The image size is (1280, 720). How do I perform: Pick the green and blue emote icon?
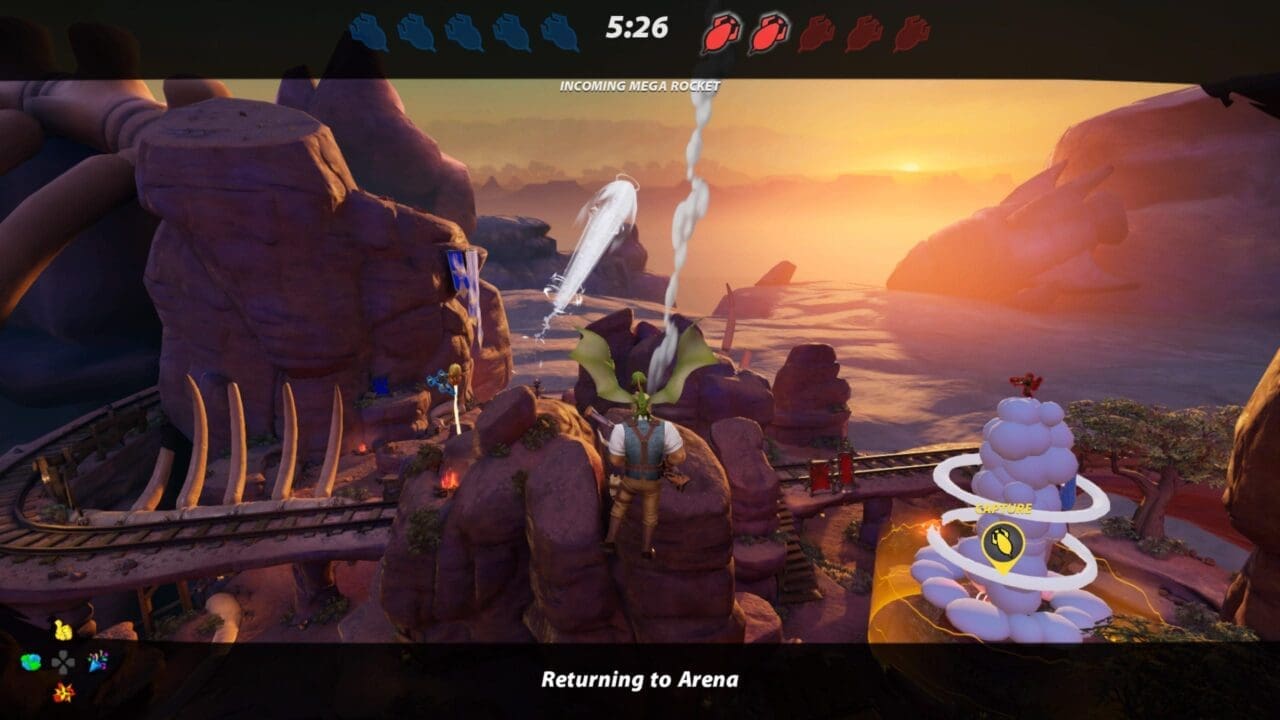click(31, 661)
